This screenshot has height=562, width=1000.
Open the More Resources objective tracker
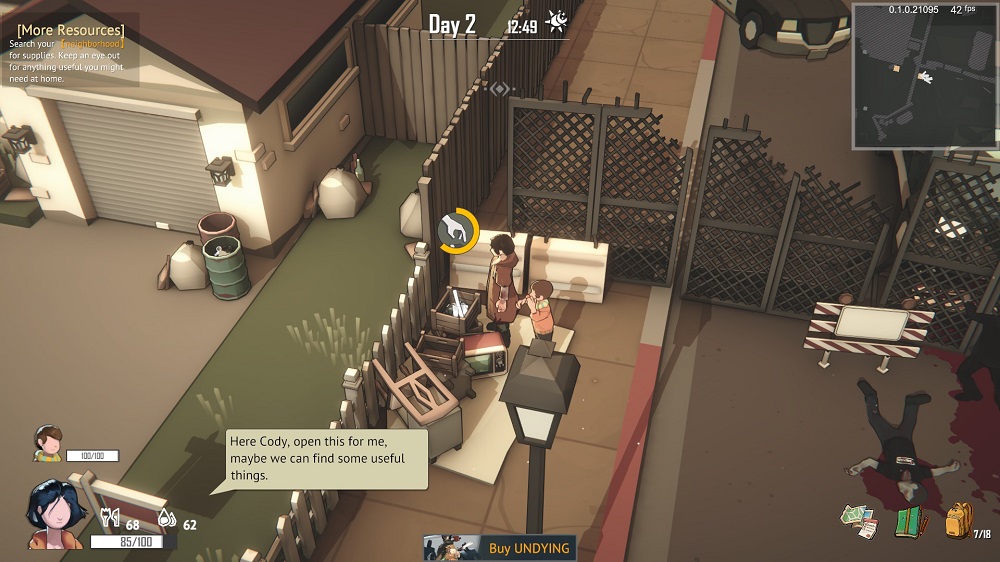(x=71, y=30)
